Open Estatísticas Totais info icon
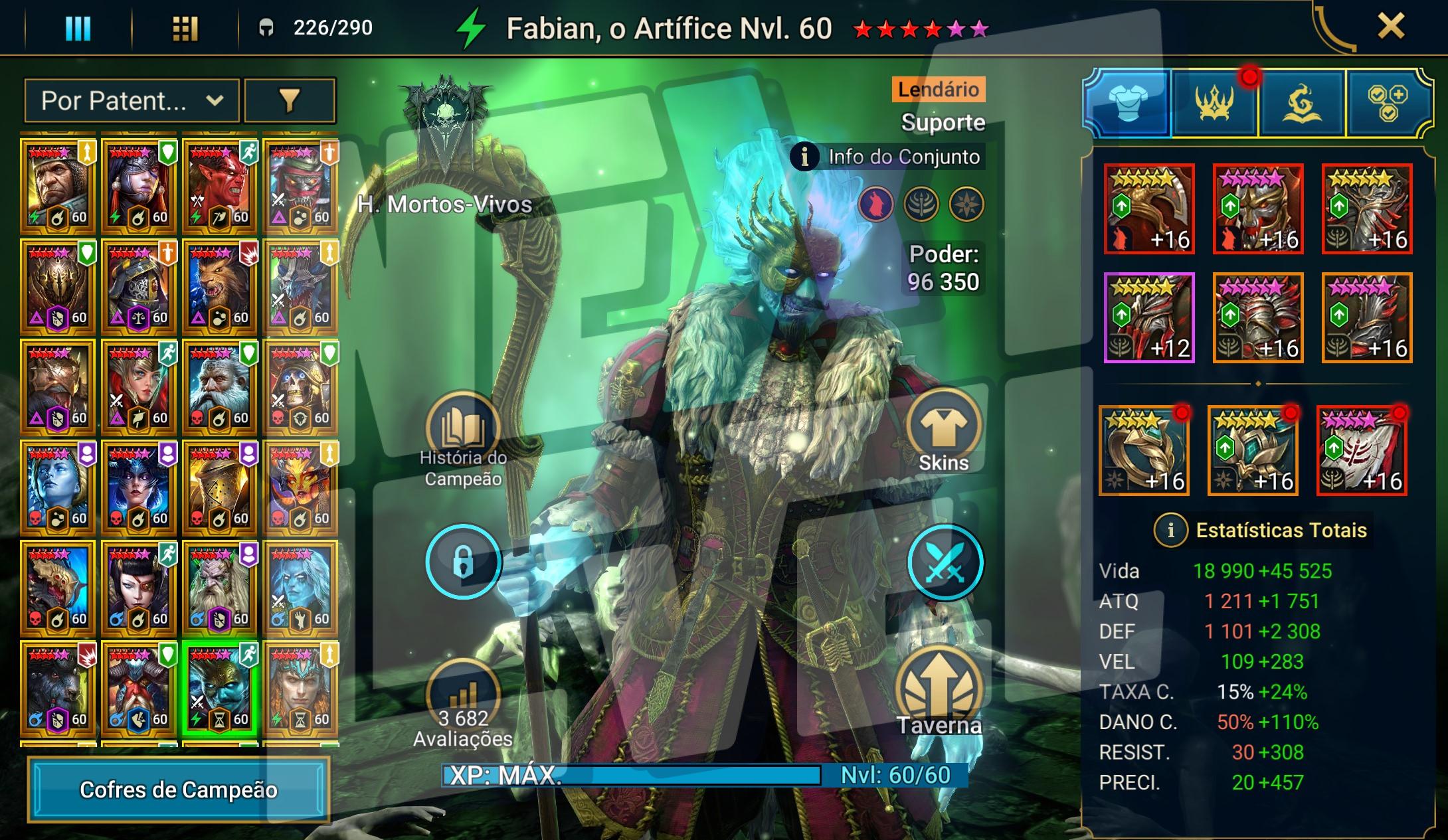Image resolution: width=1448 pixels, height=840 pixels. [x=1170, y=531]
